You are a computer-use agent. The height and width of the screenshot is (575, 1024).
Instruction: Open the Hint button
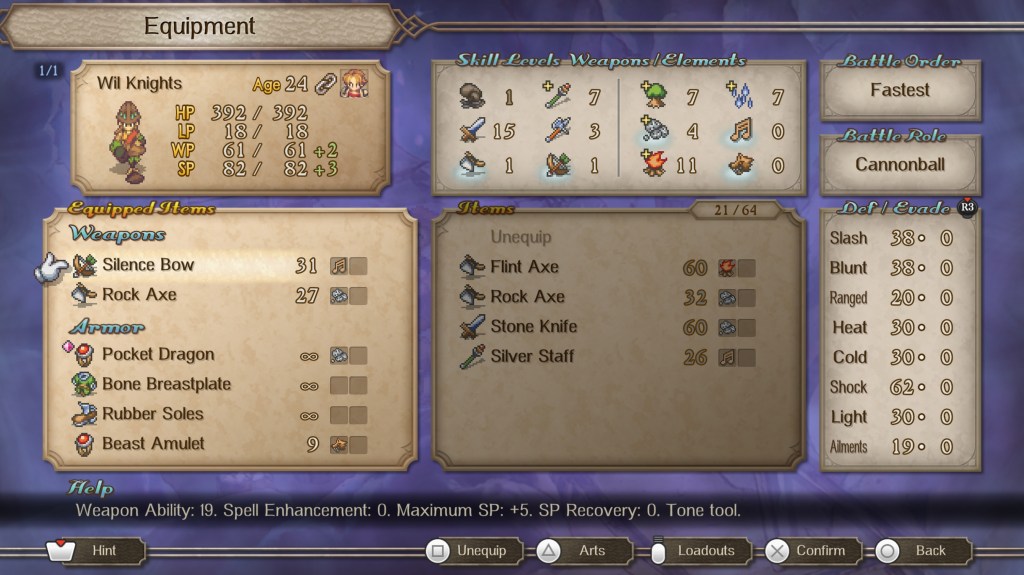96,551
